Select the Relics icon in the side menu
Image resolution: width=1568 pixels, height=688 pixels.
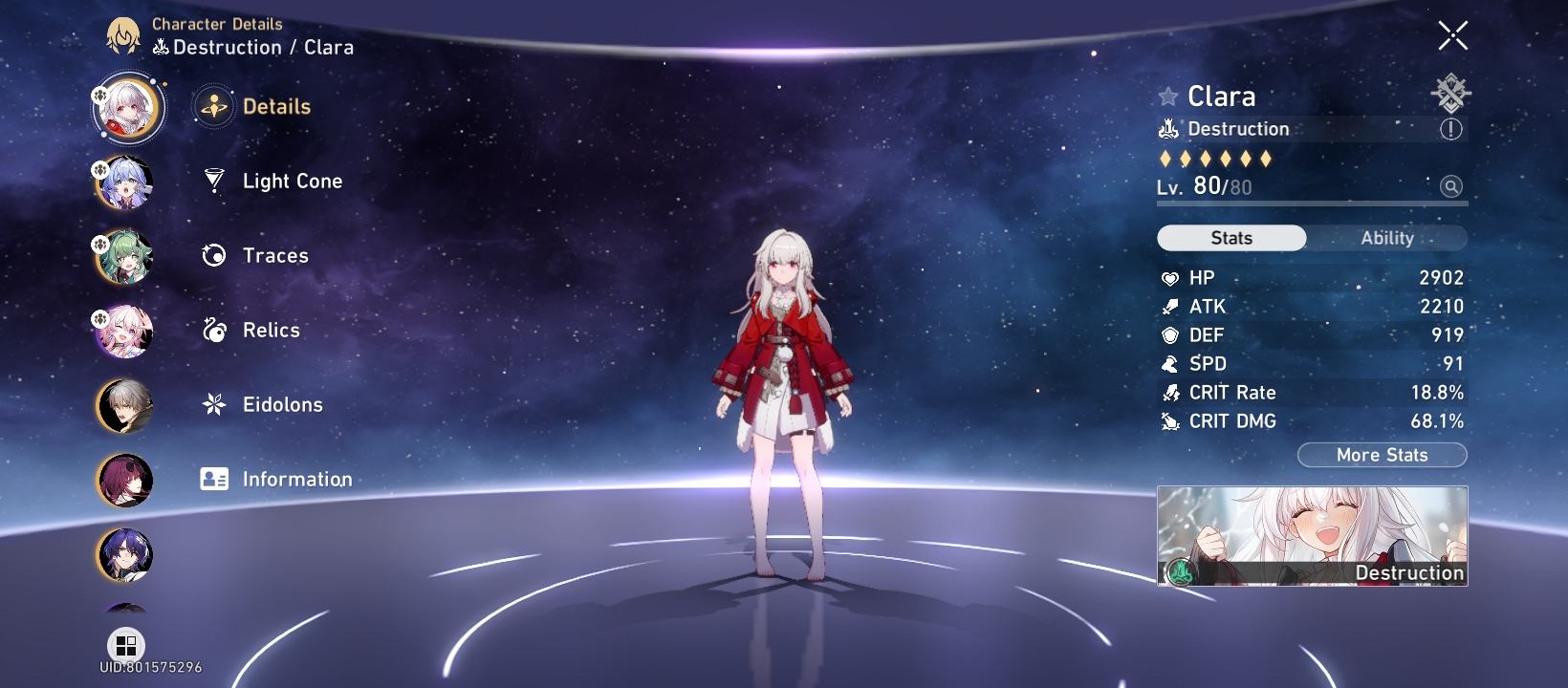click(212, 330)
